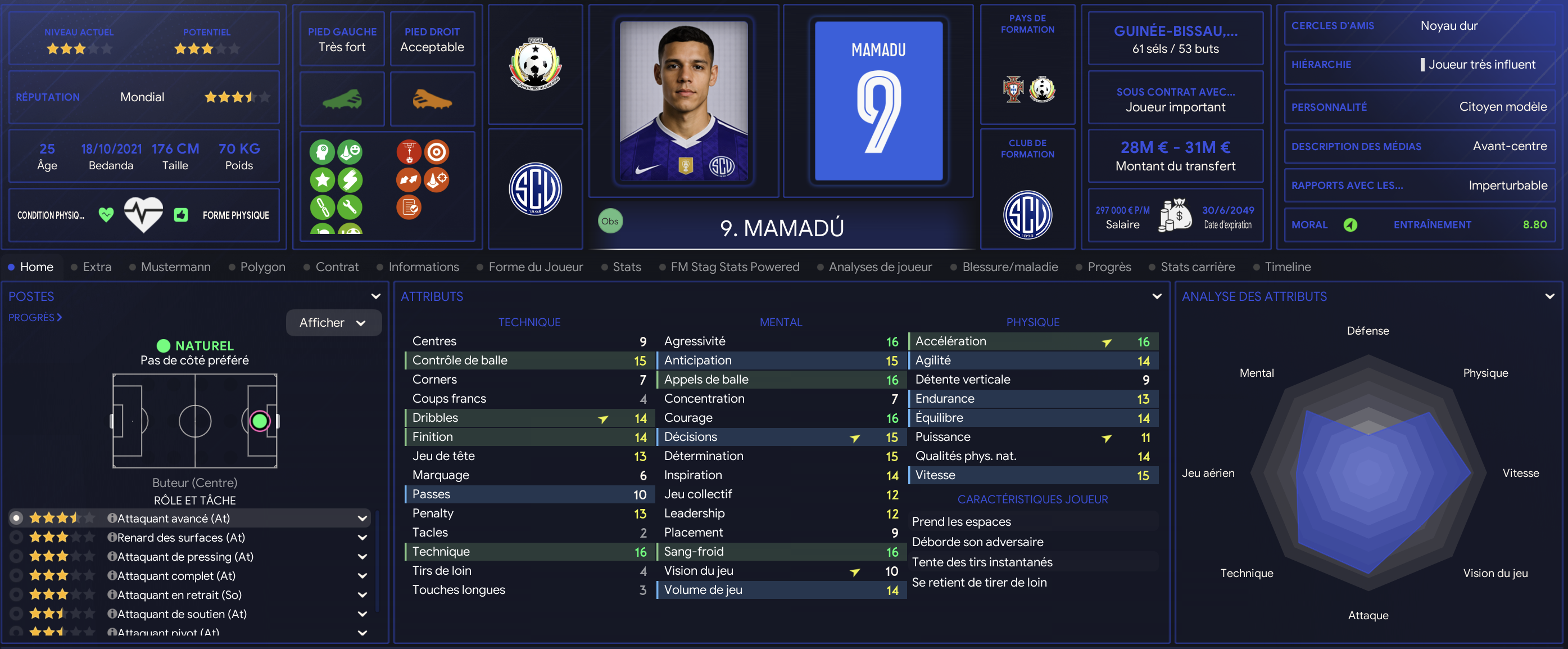The width and height of the screenshot is (1568, 649).
Task: Select the Attaquant avancé (At) role
Action: pyautogui.click(x=174, y=518)
